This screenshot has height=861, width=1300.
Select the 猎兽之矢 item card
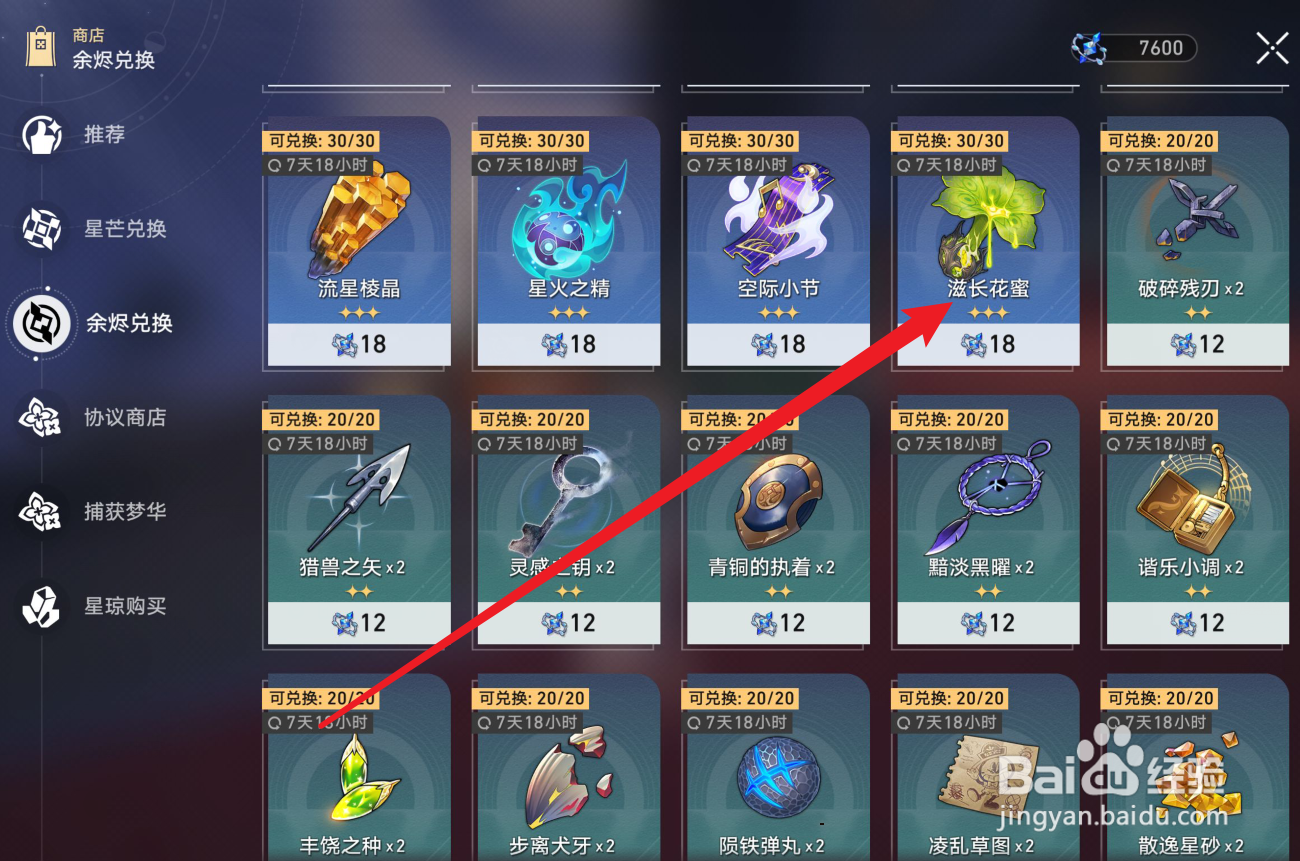(356, 520)
